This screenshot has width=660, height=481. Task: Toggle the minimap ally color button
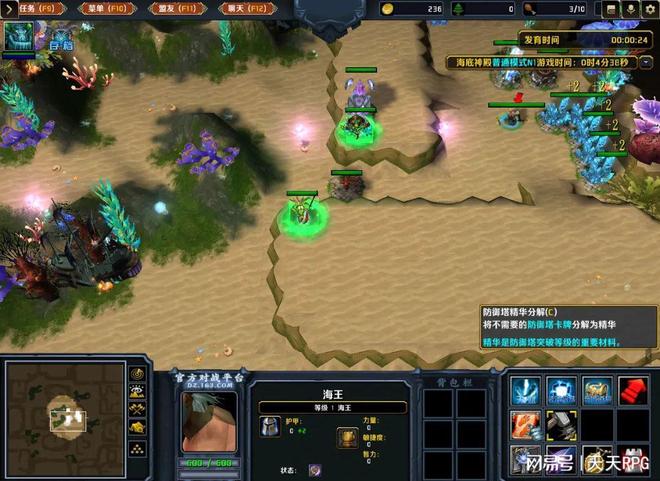(138, 409)
